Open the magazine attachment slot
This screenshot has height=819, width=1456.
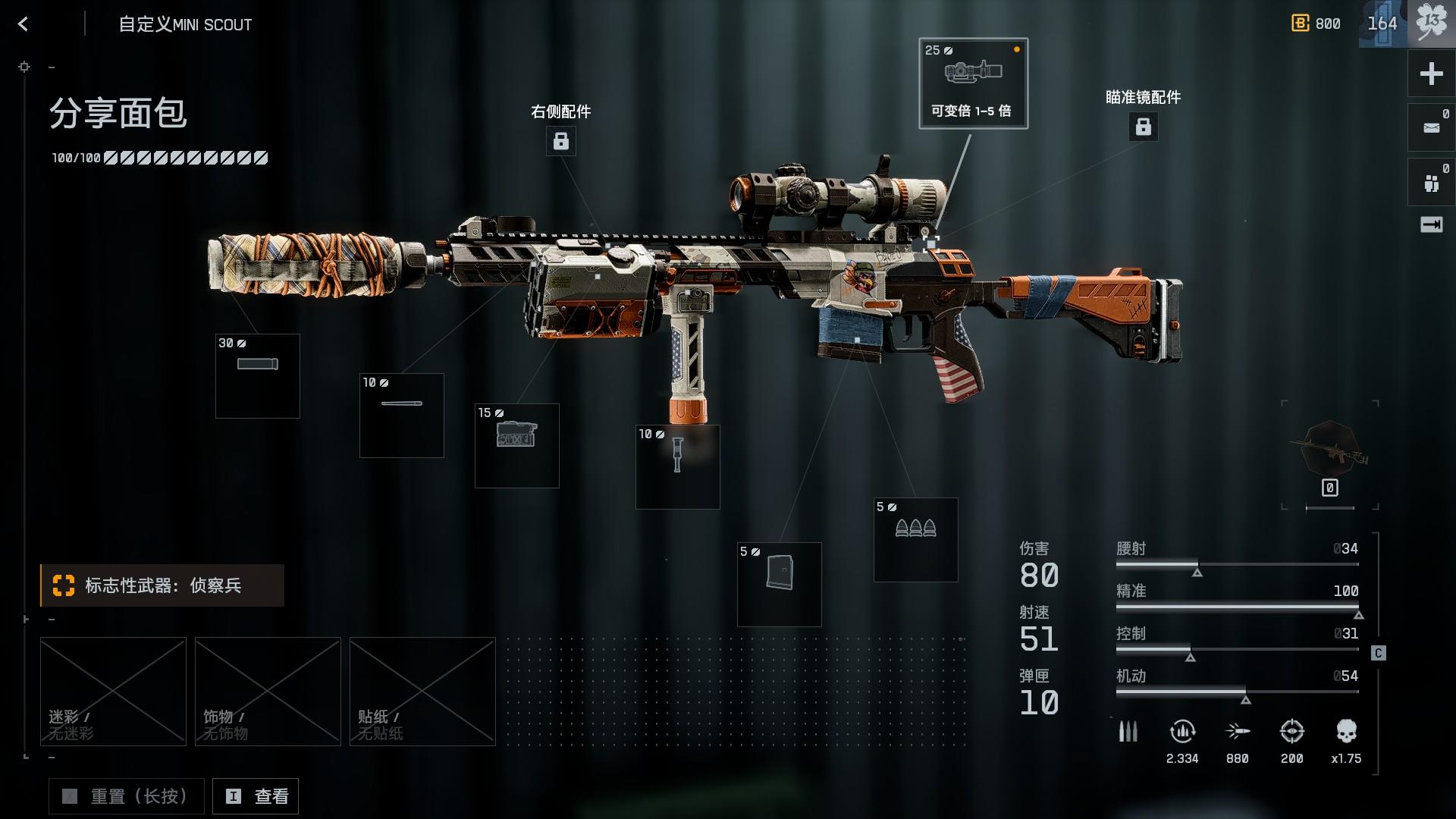(780, 585)
